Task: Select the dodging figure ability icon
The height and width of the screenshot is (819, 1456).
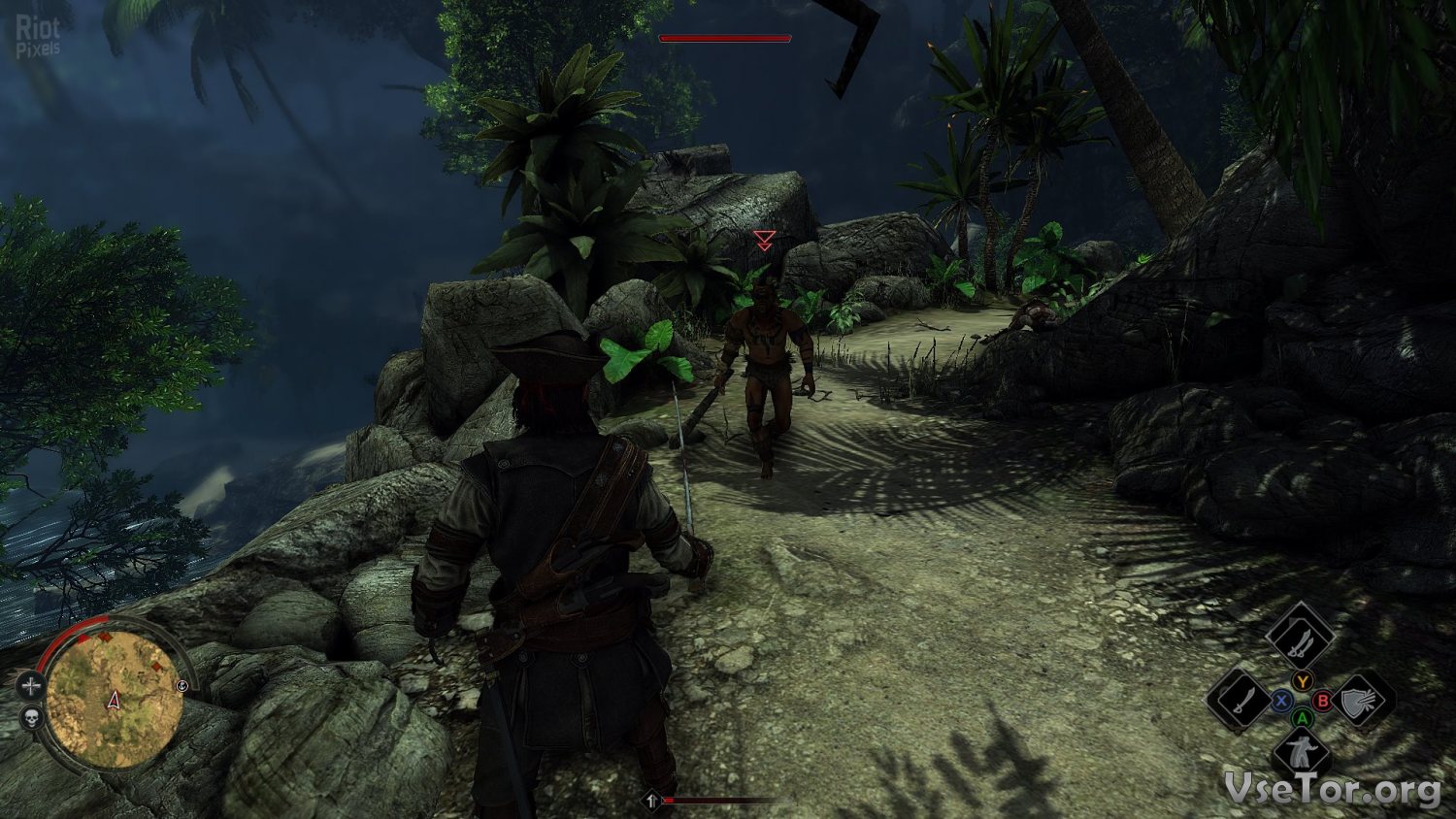Action: coord(1301,754)
